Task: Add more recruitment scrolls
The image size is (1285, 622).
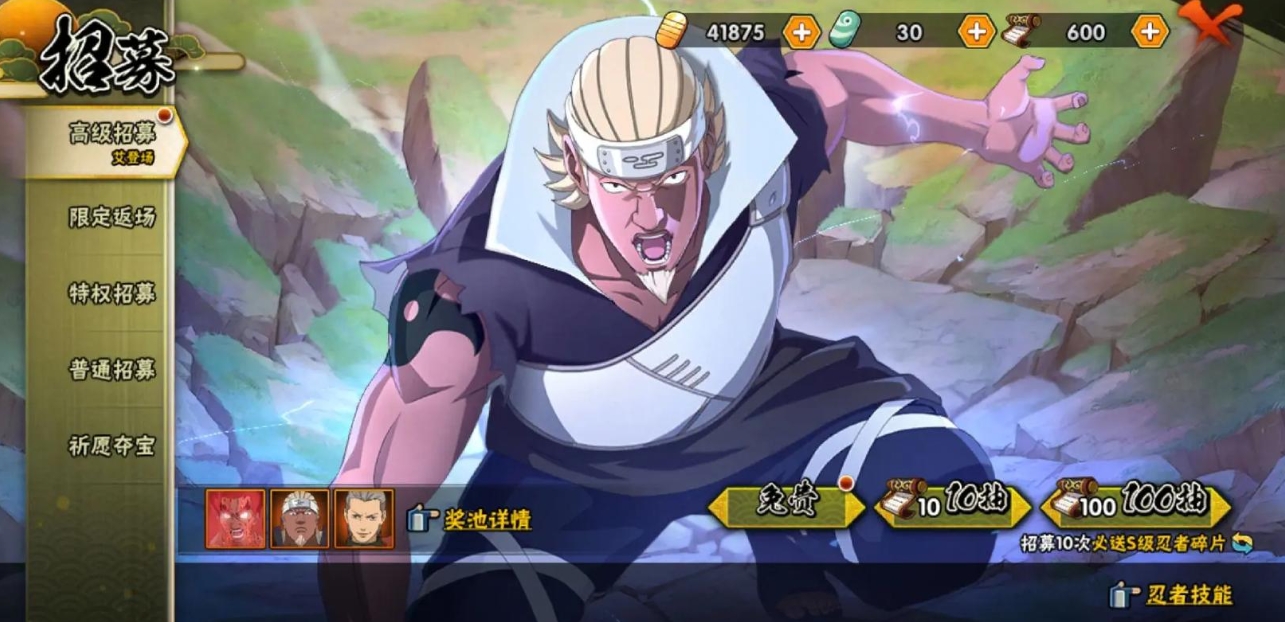Action: [1150, 32]
